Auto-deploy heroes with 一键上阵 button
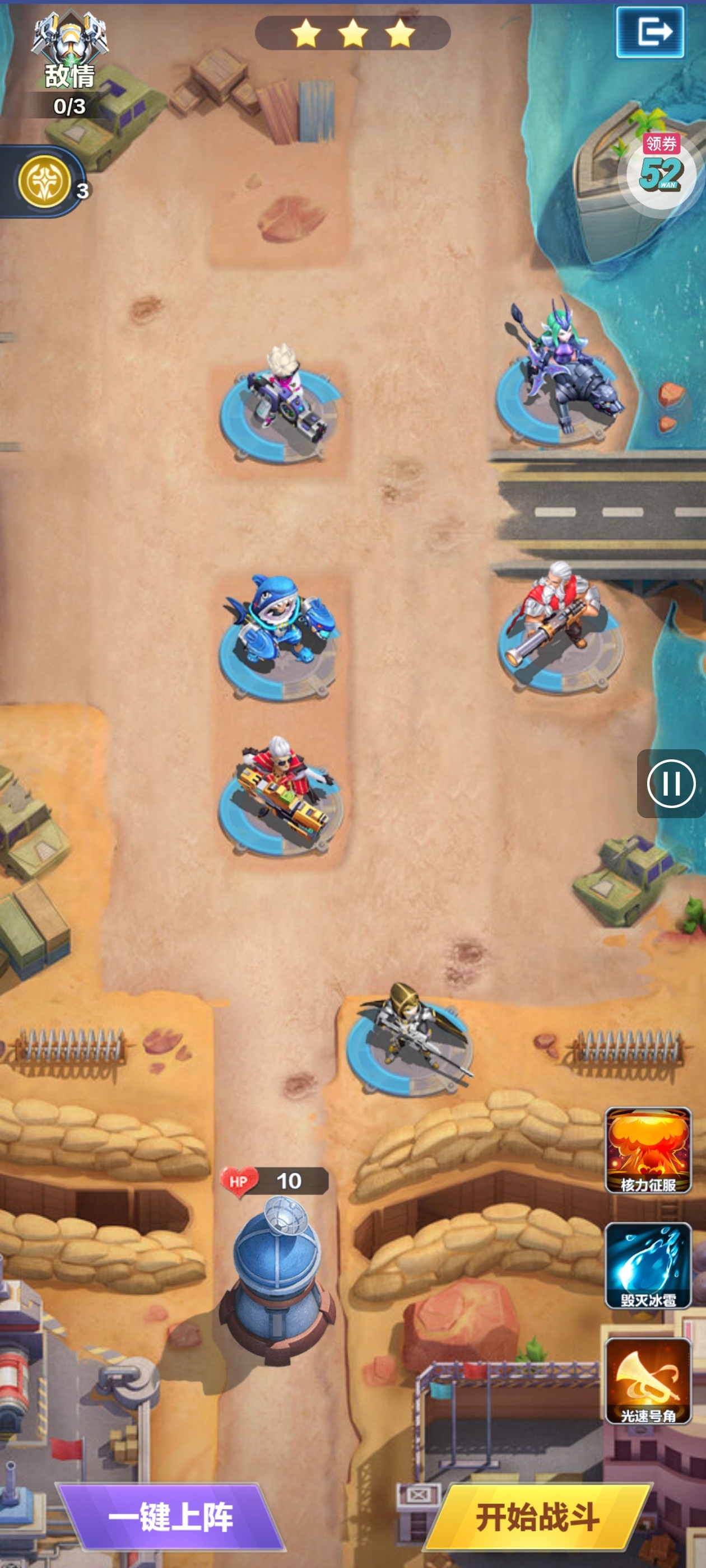 click(x=170, y=1516)
